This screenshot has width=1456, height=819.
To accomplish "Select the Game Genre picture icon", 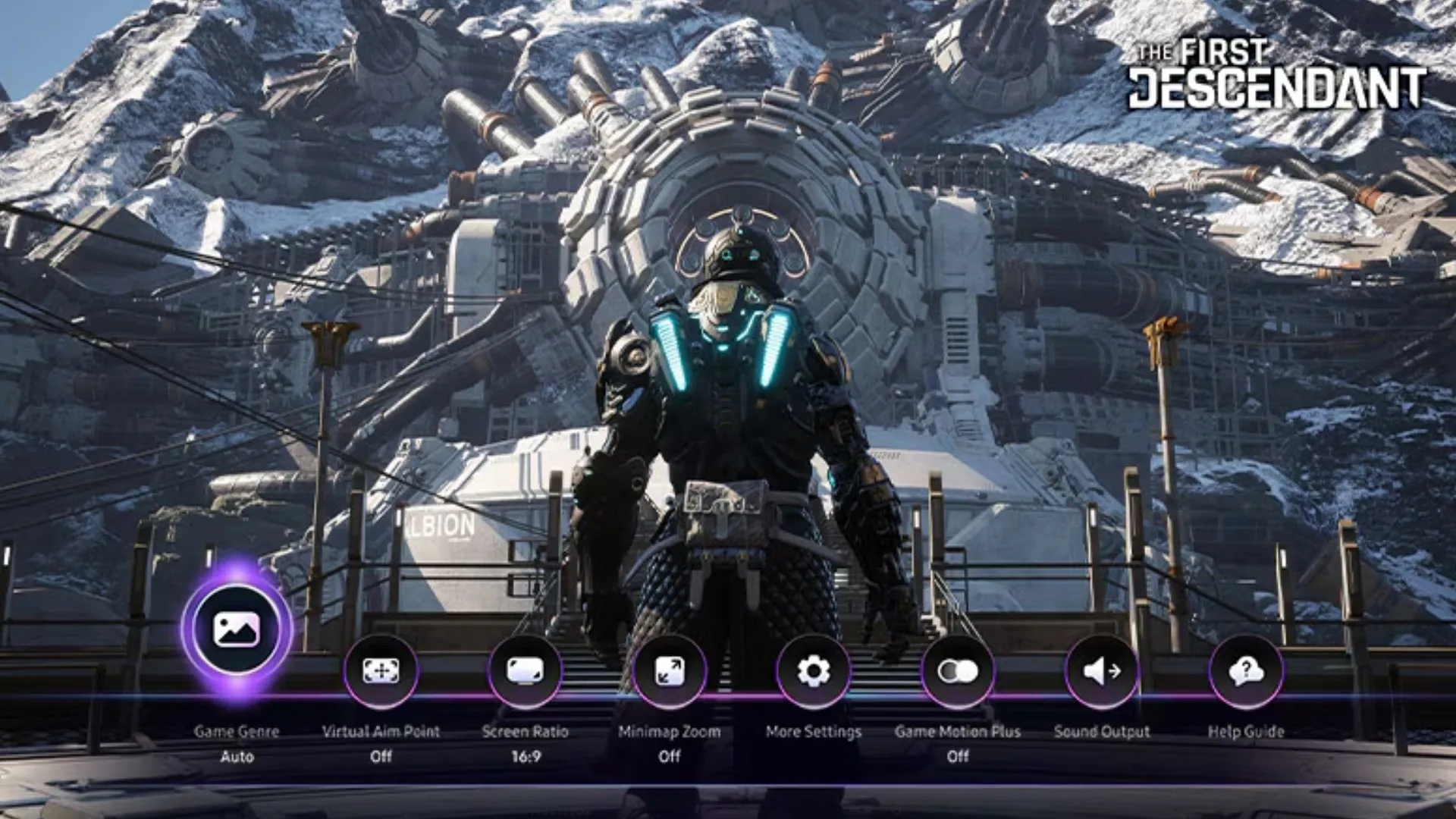I will coord(237,629).
